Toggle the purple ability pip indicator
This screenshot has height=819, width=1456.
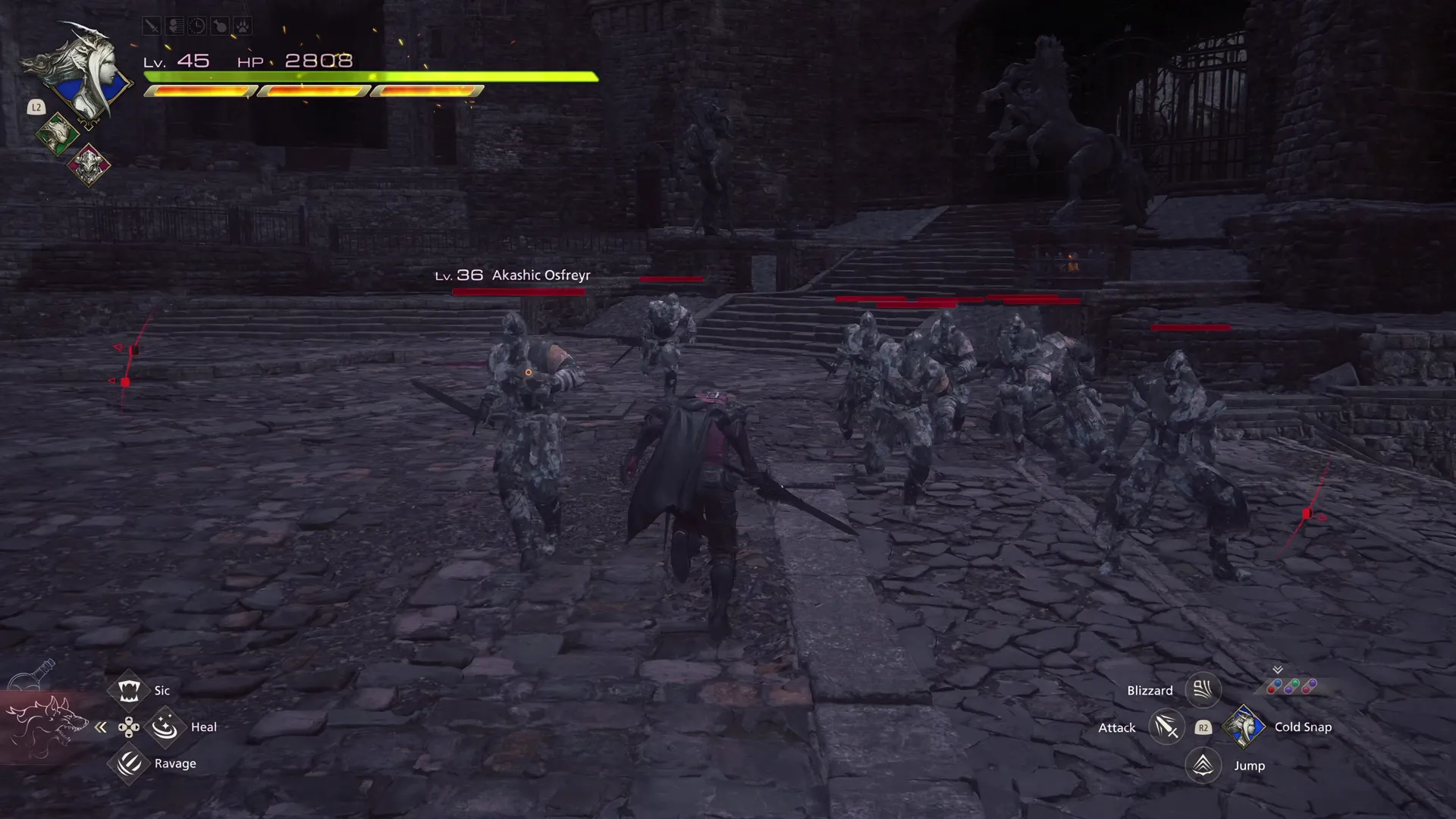(1313, 683)
